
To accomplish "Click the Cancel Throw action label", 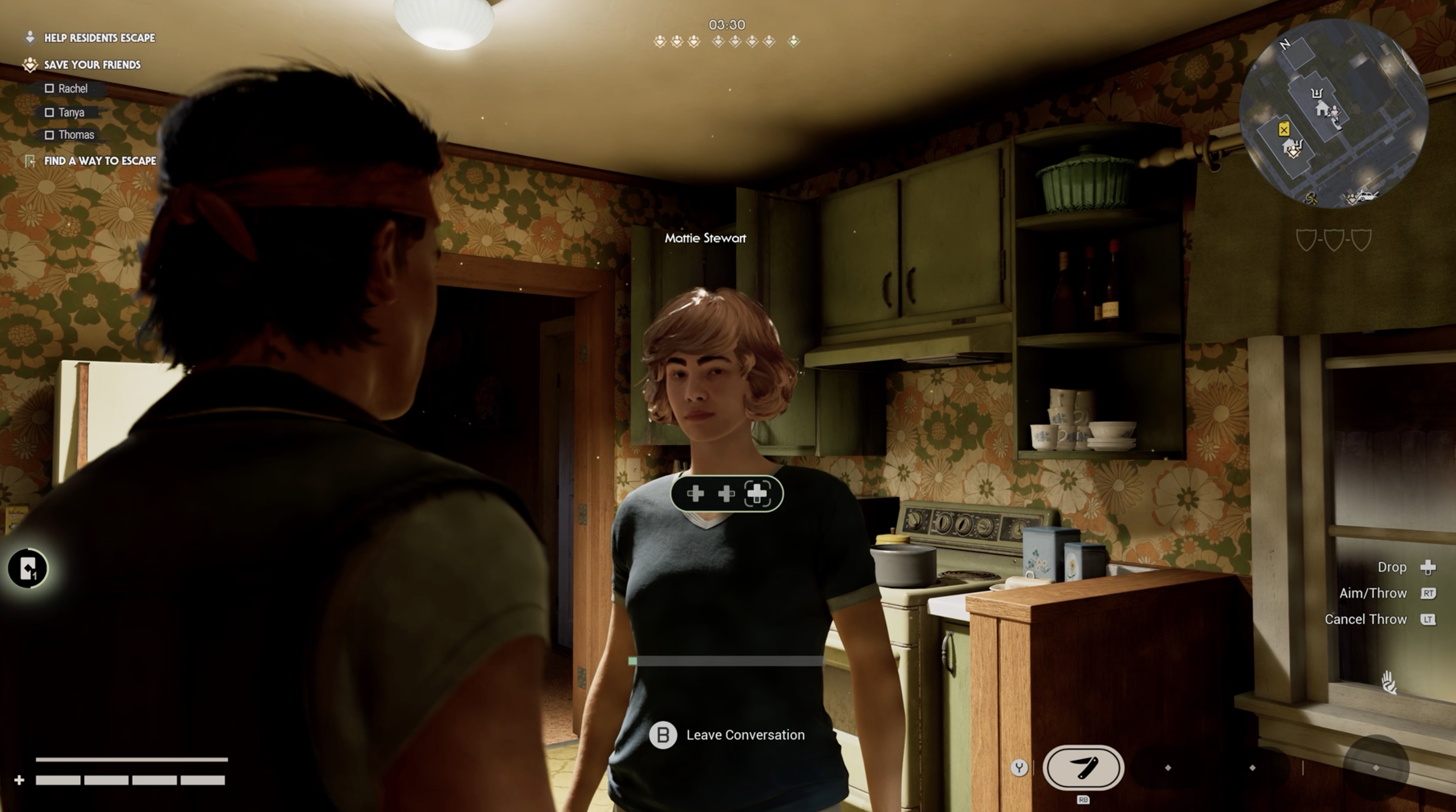I will (1365, 619).
